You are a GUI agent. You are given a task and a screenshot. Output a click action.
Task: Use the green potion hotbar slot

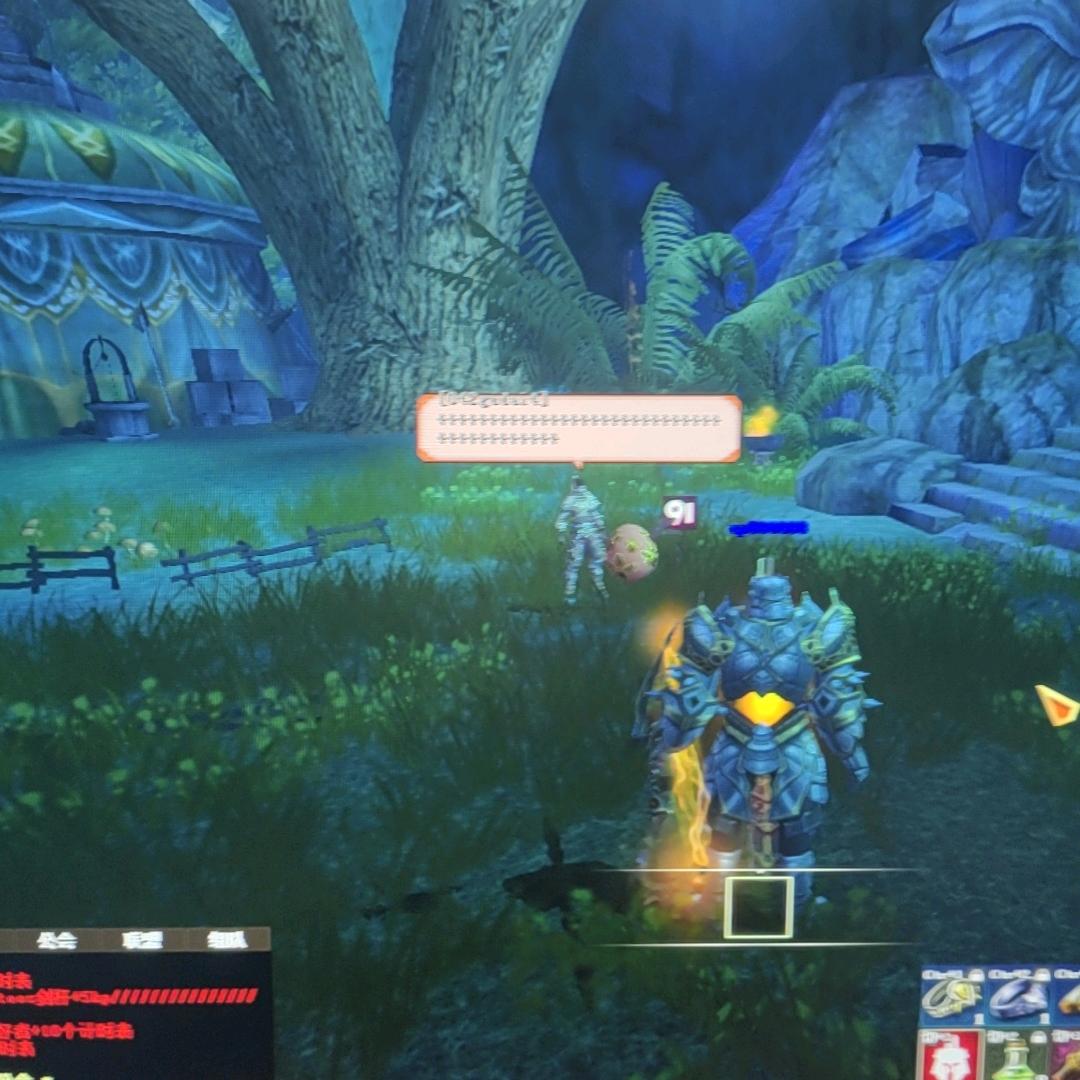tap(1016, 1058)
